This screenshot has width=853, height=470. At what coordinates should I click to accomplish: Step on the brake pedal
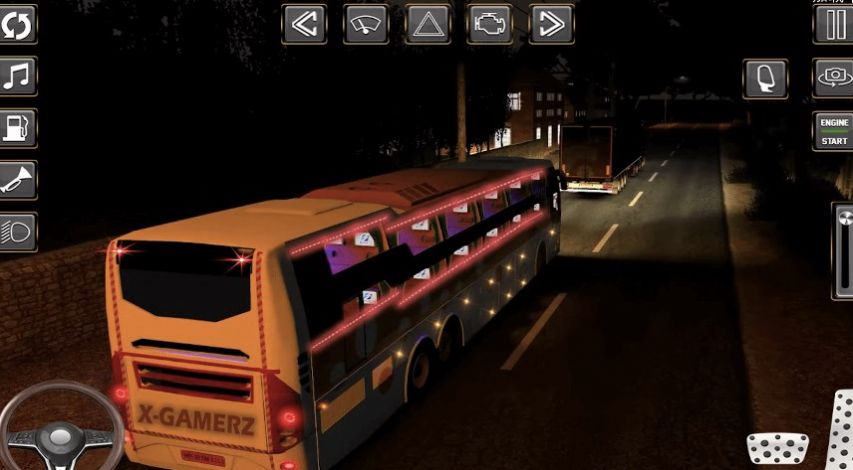coord(778,449)
